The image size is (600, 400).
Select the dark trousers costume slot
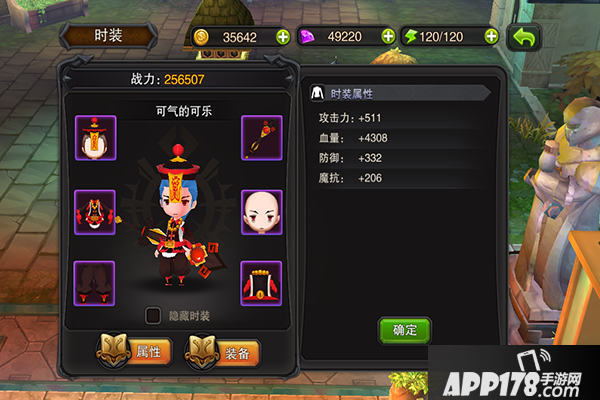point(96,283)
